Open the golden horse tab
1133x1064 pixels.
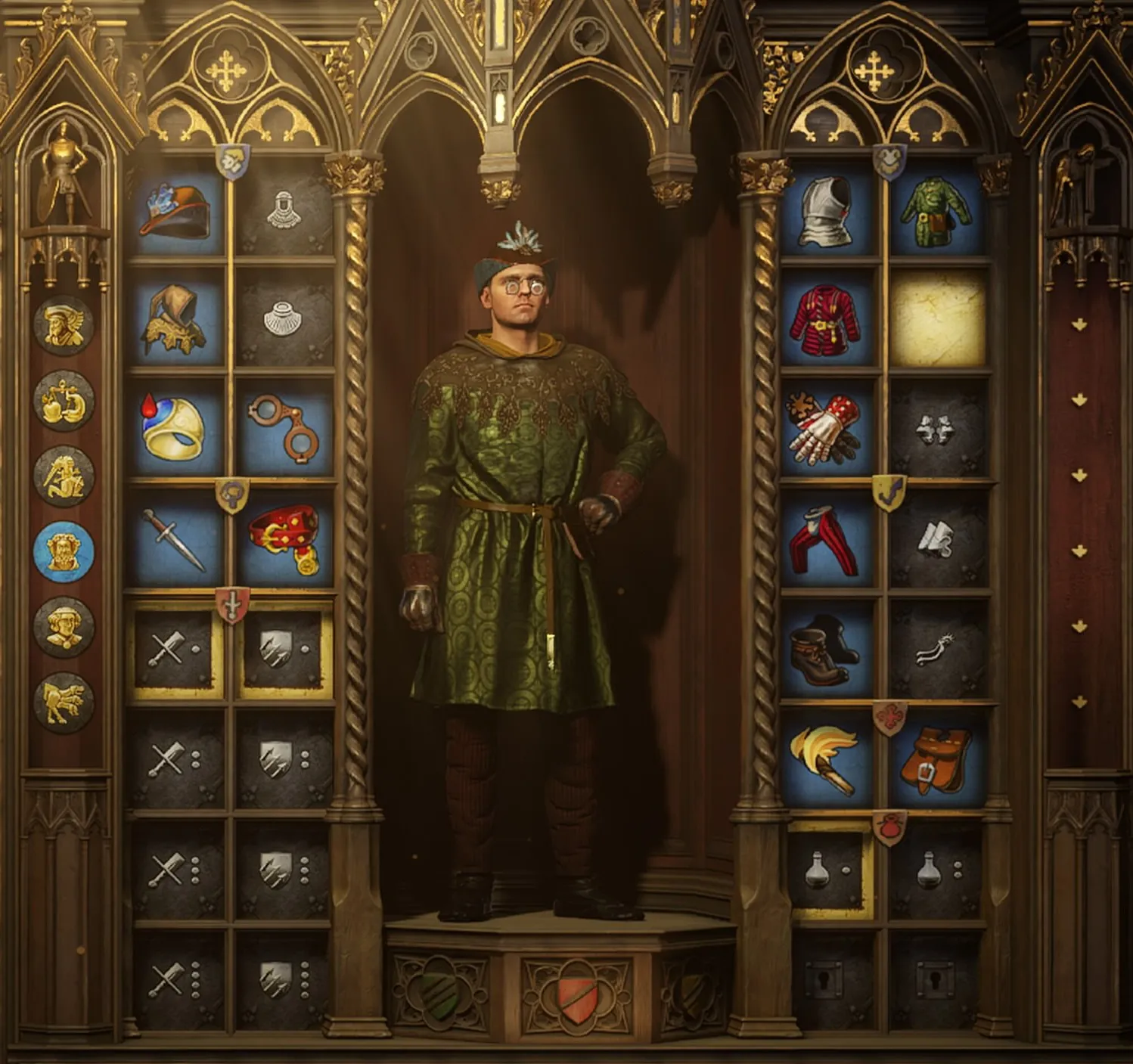click(64, 703)
